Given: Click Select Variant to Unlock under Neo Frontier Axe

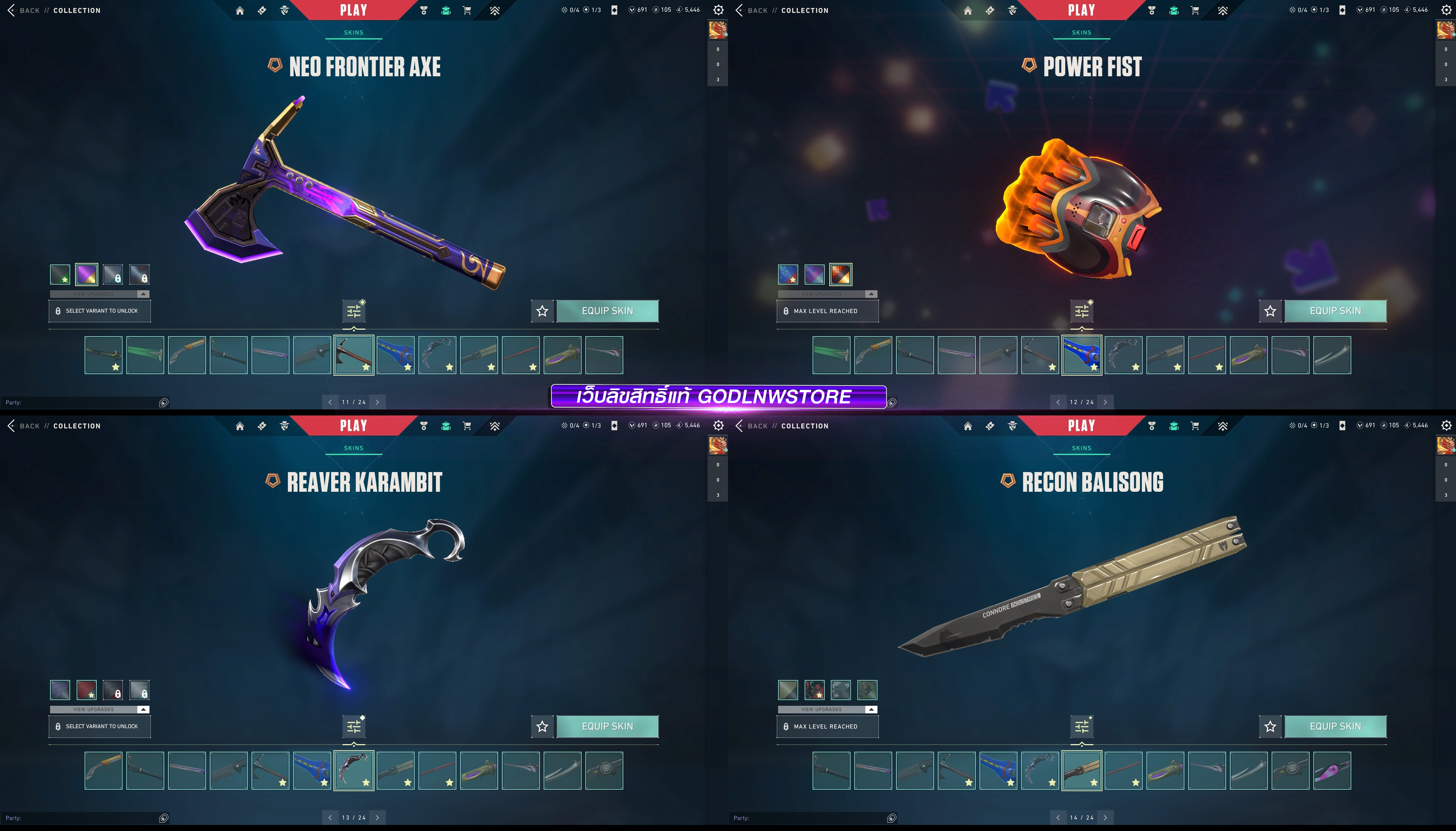Looking at the screenshot, I should (100, 311).
